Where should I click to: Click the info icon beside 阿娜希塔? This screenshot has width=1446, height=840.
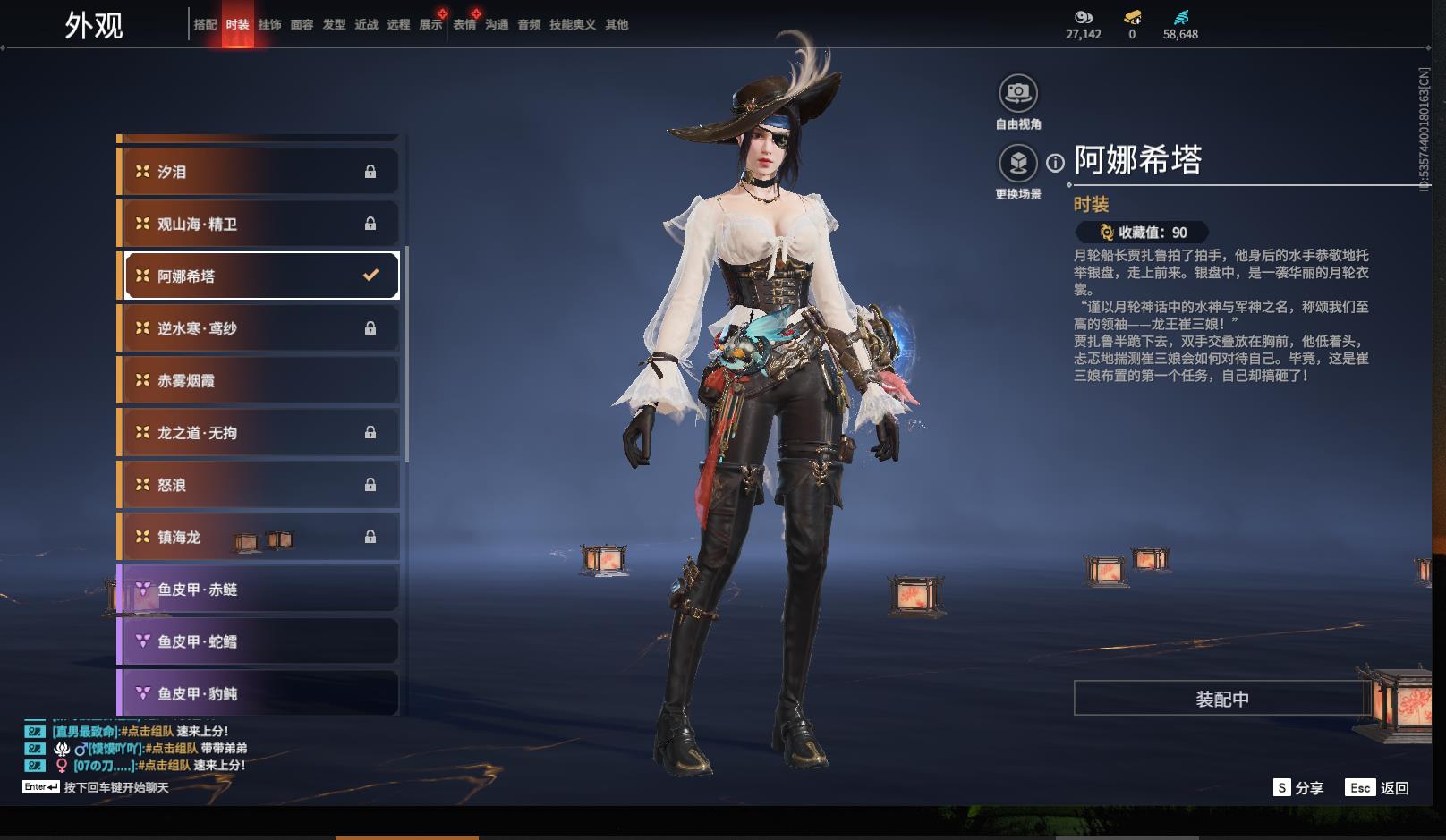point(1056,163)
